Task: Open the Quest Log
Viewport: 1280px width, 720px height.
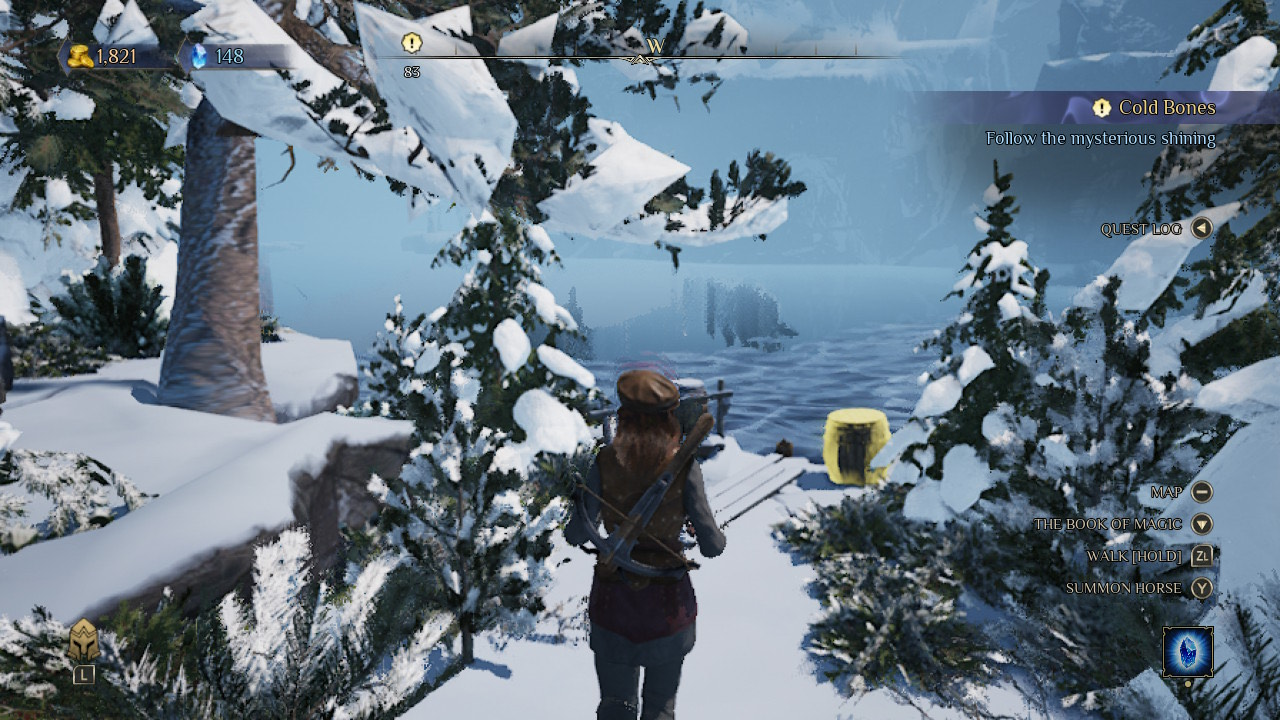Action: pyautogui.click(x=1141, y=229)
